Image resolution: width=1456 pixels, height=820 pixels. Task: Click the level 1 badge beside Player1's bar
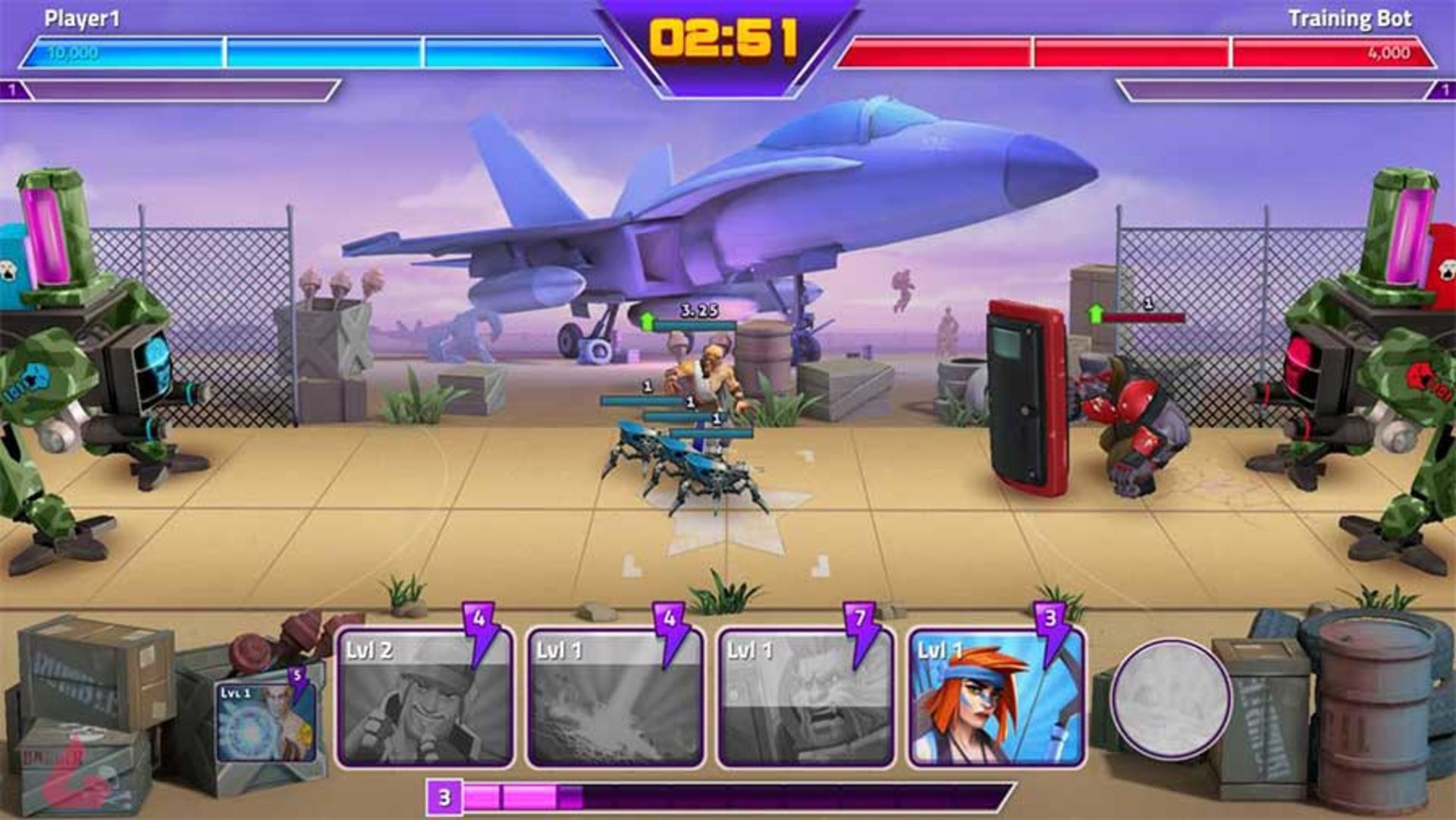(12, 91)
